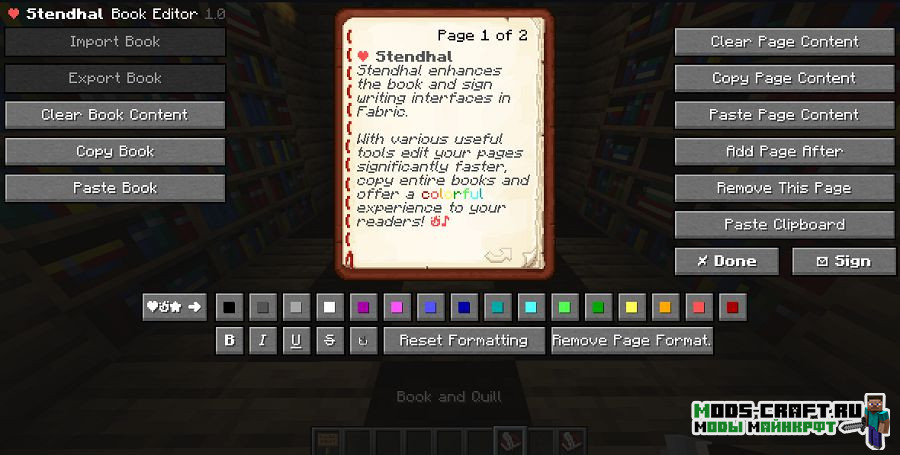Select the Paste Book button
The width and height of the screenshot is (900, 455).
tap(115, 188)
